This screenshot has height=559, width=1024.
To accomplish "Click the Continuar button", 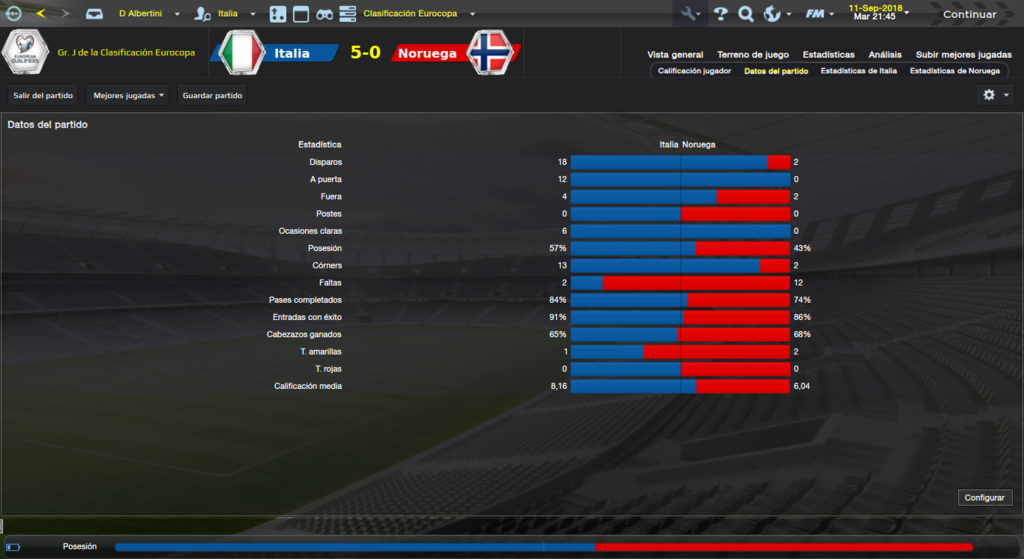I will 969,14.
